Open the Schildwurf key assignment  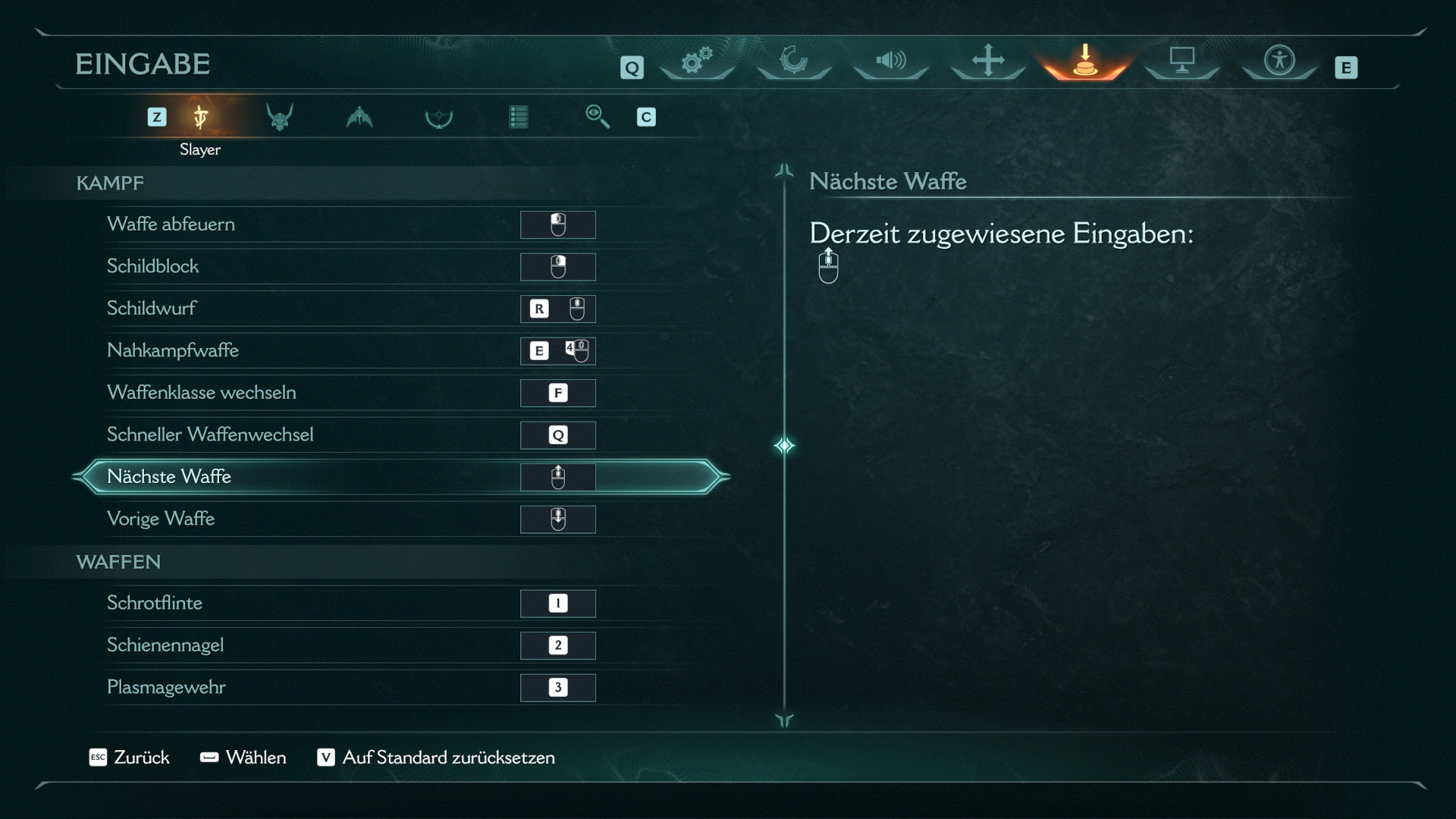[557, 309]
